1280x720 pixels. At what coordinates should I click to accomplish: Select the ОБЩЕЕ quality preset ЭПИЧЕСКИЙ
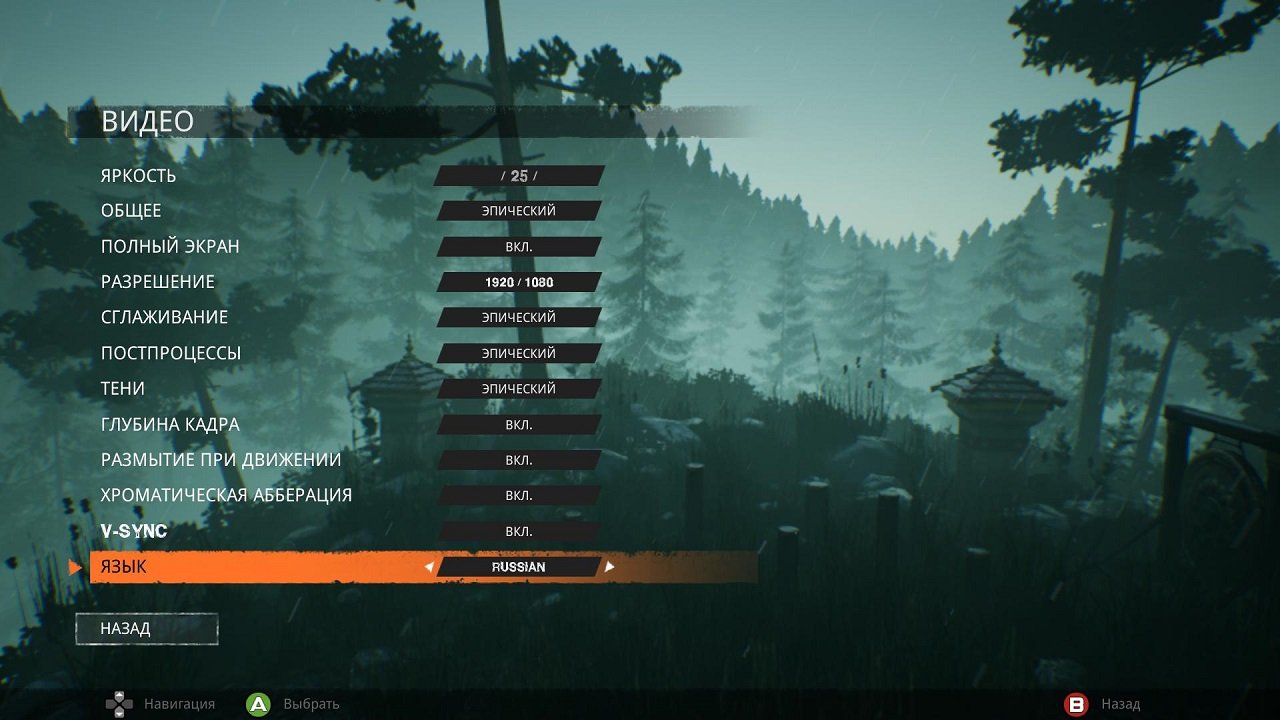coord(517,210)
